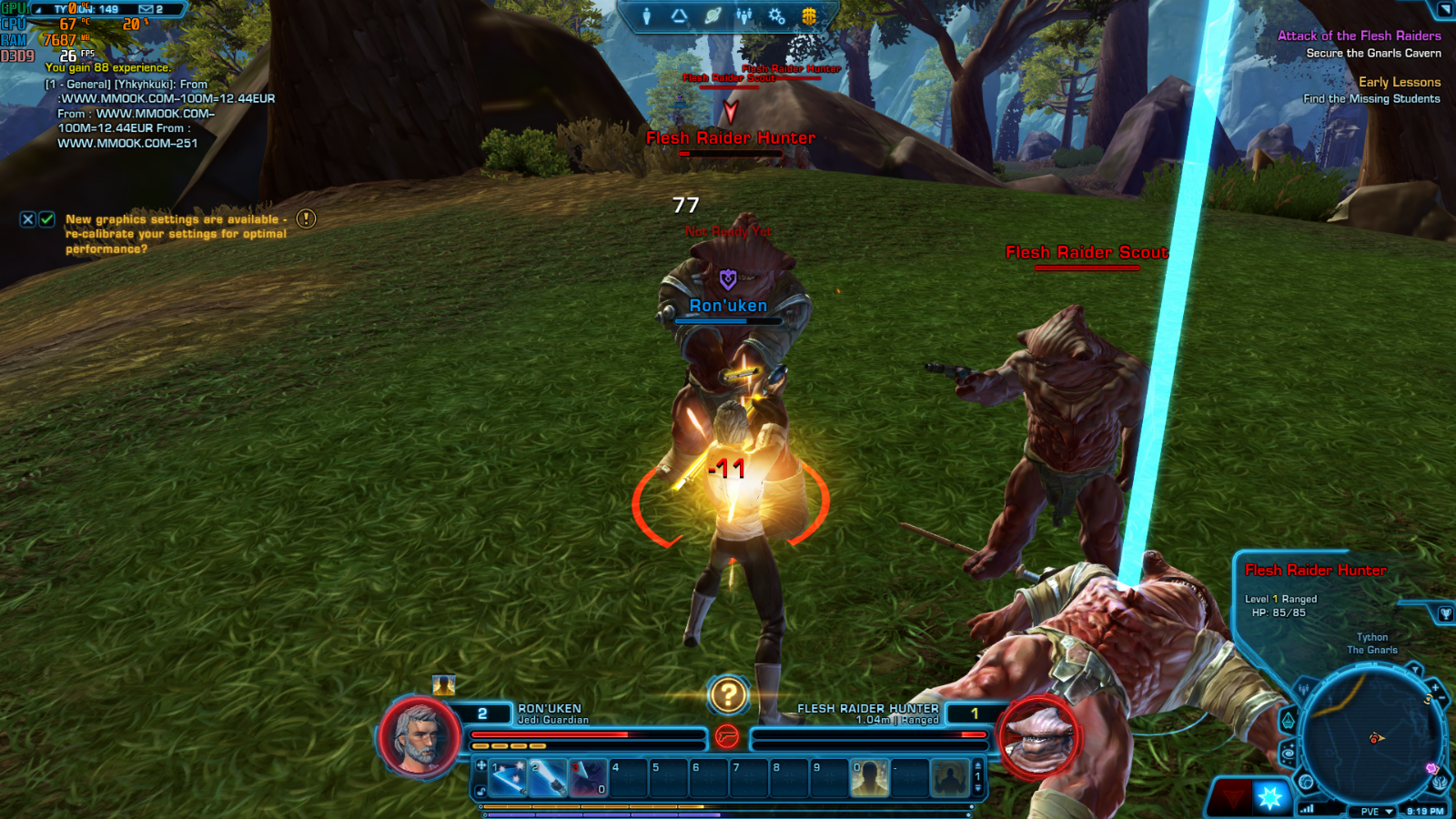Activate the ability in hotbar slot 3
The image size is (1456, 819).
tap(588, 779)
